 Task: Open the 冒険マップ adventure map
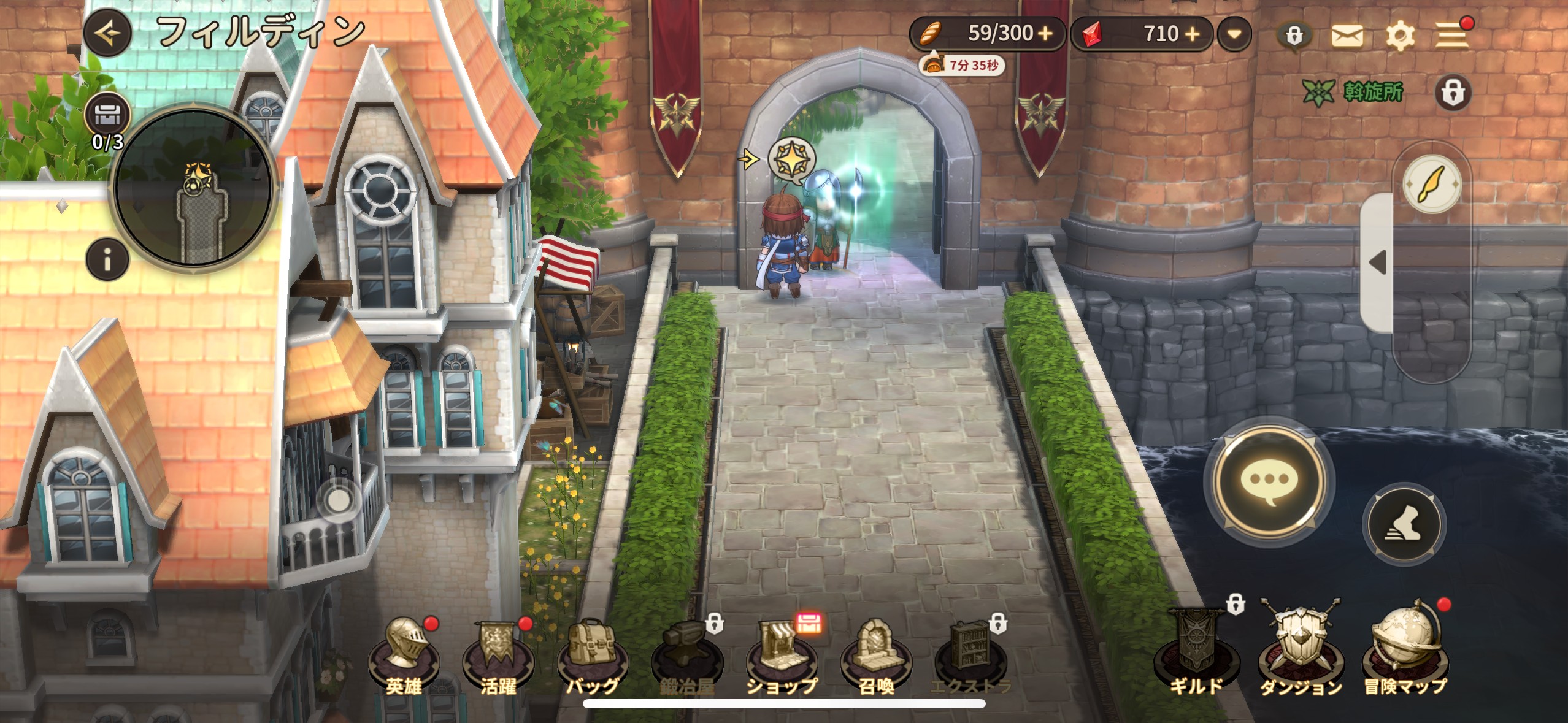[1405, 650]
